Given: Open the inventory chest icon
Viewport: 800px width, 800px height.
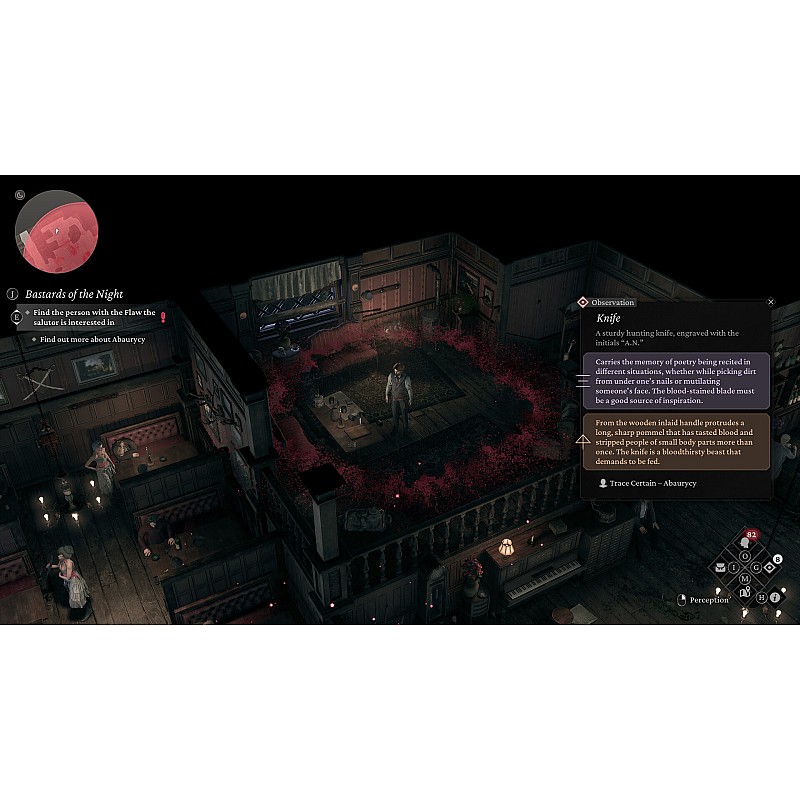Looking at the screenshot, I should pos(721,567).
